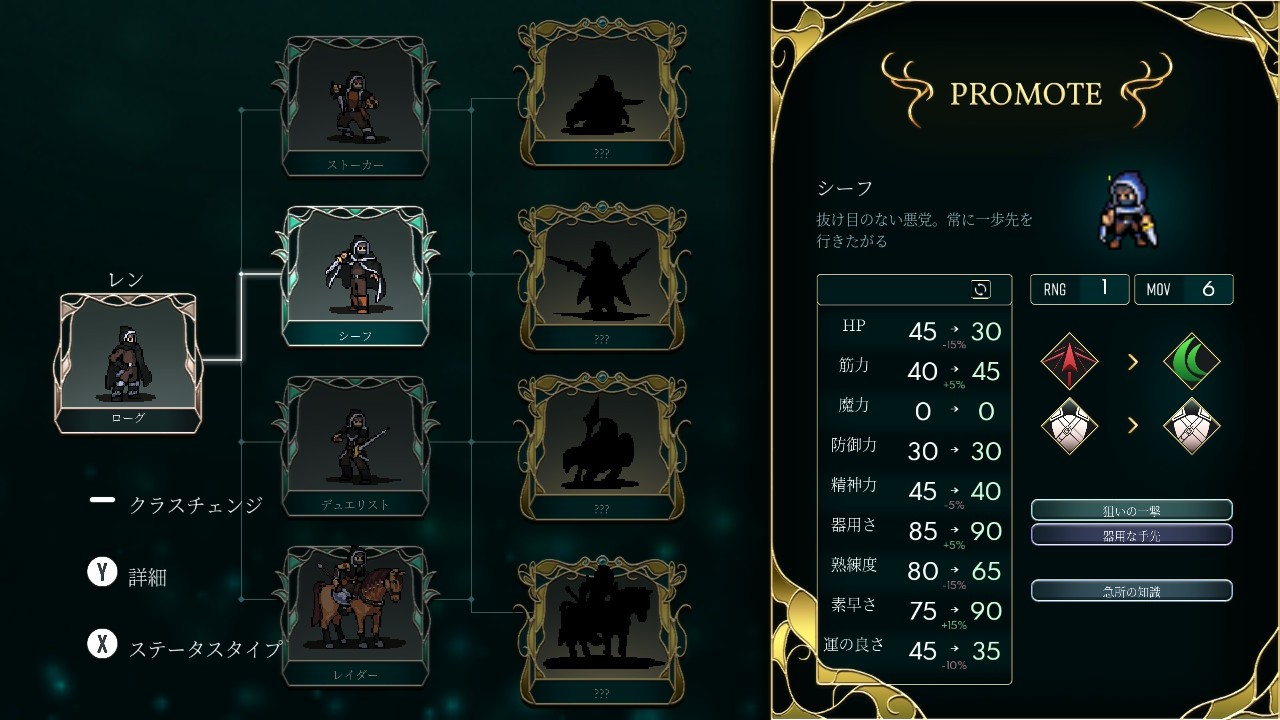Select the locked banner-rider silhouette class

point(600,445)
